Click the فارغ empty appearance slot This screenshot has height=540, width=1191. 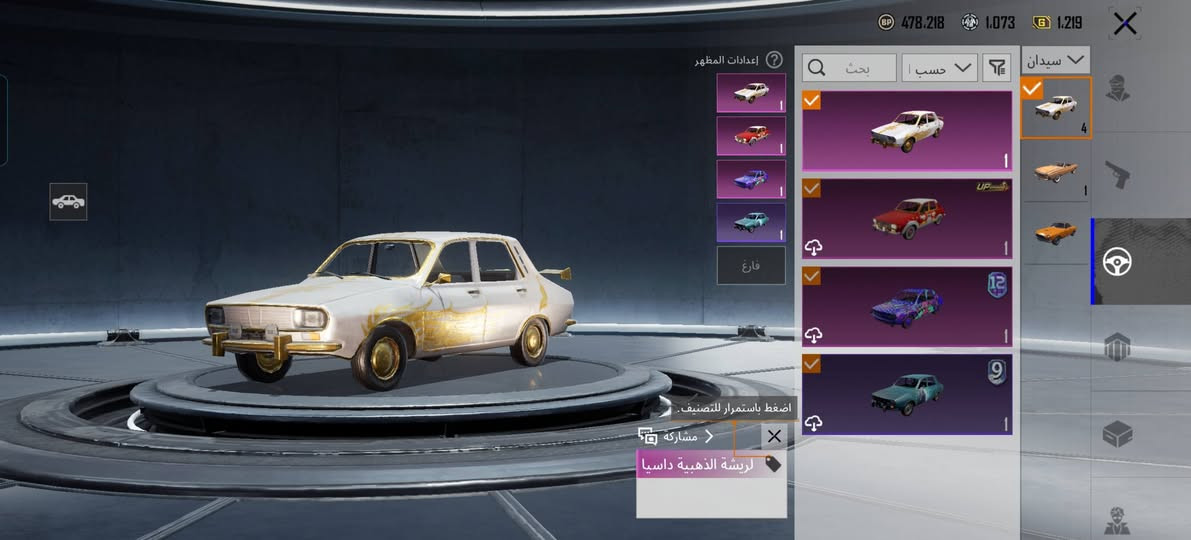click(x=751, y=265)
